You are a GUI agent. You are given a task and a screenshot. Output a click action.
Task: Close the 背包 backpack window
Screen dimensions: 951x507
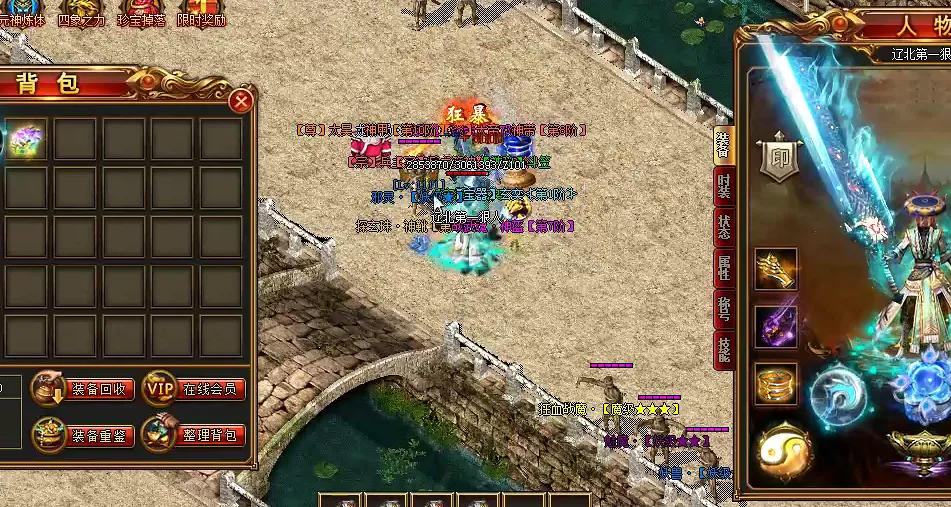pyautogui.click(x=240, y=101)
